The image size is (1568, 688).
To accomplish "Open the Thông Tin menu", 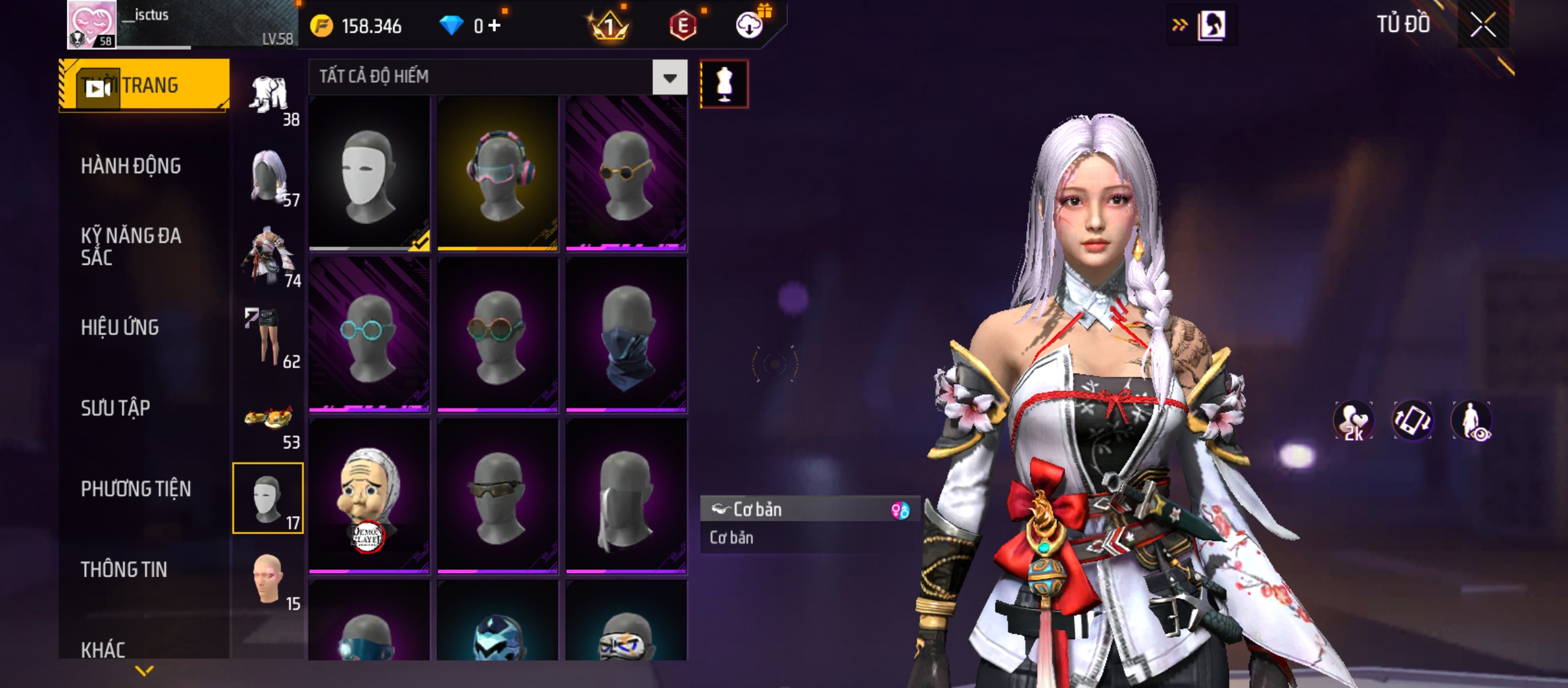I will tap(124, 570).
